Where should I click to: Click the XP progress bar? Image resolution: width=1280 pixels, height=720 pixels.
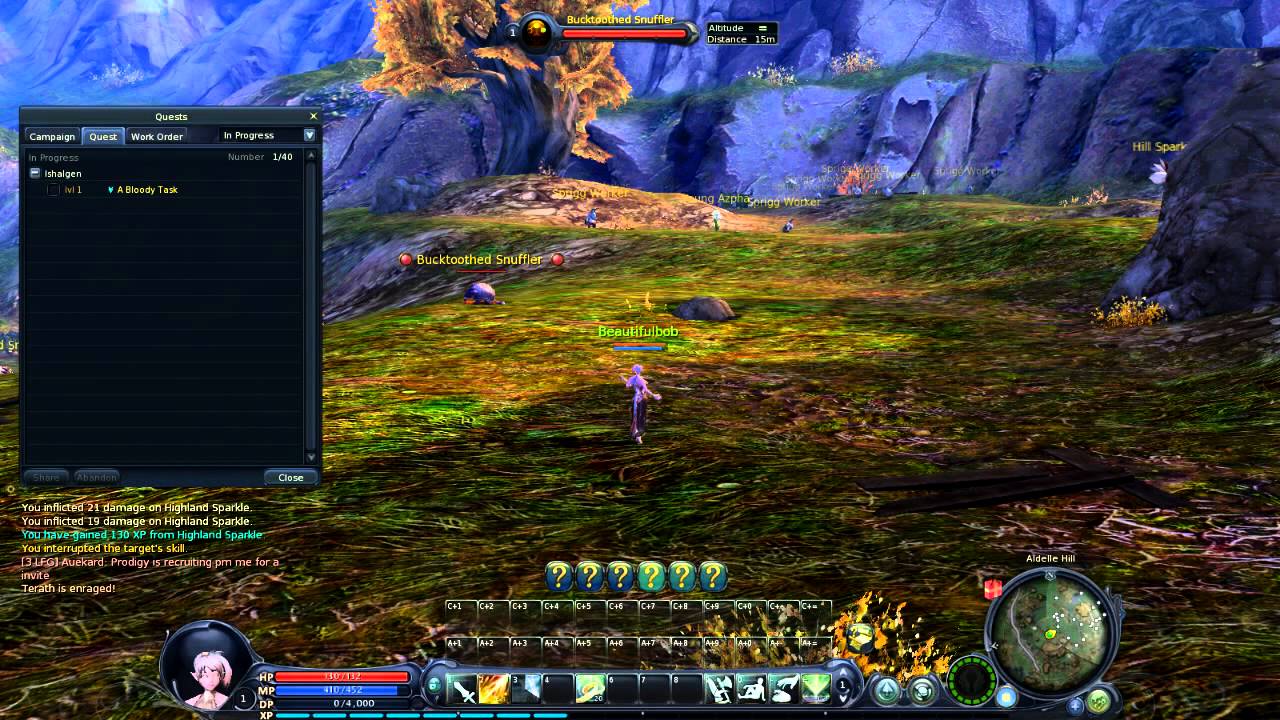point(400,714)
